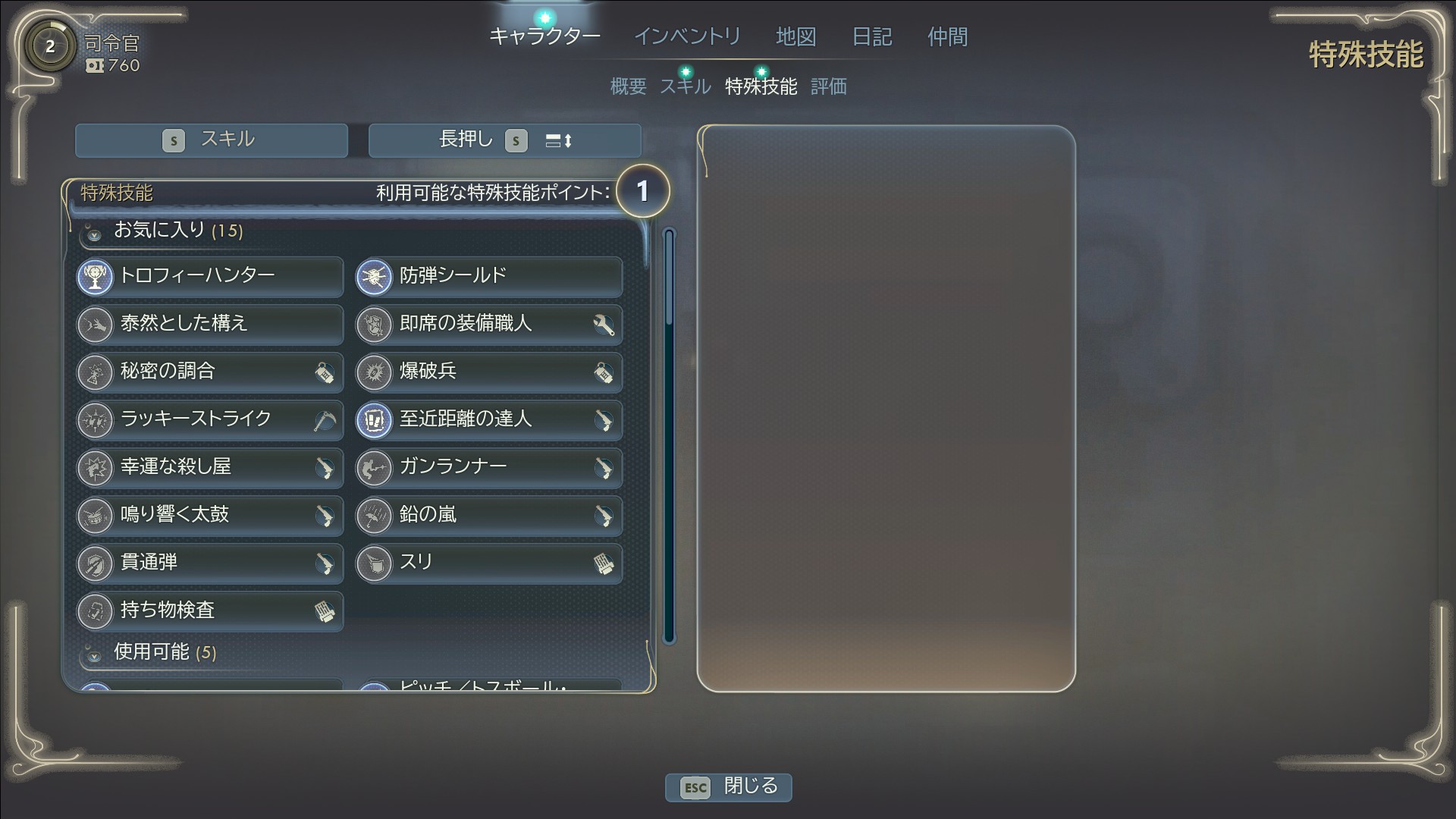Show the 仲間 tab

click(x=947, y=36)
